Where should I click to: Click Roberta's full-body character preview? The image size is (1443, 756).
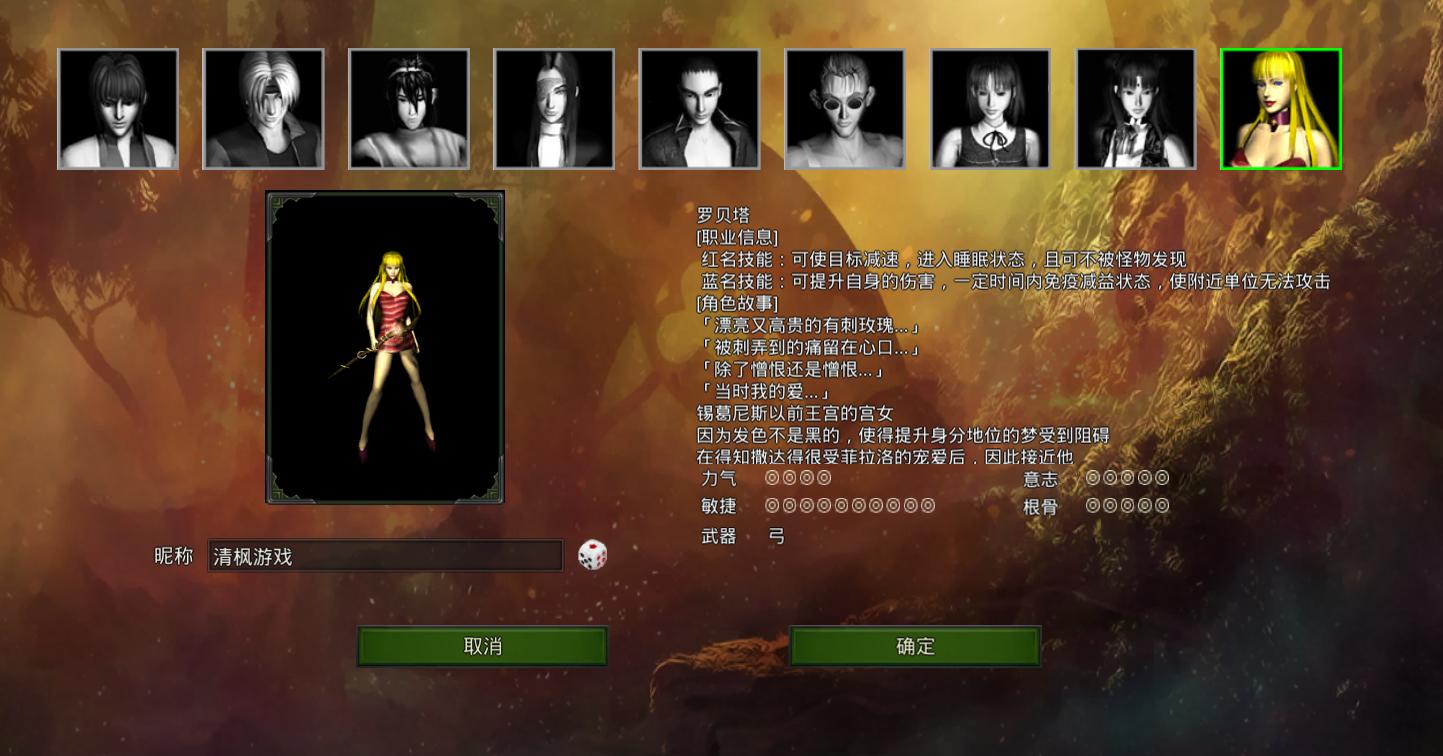tap(384, 348)
